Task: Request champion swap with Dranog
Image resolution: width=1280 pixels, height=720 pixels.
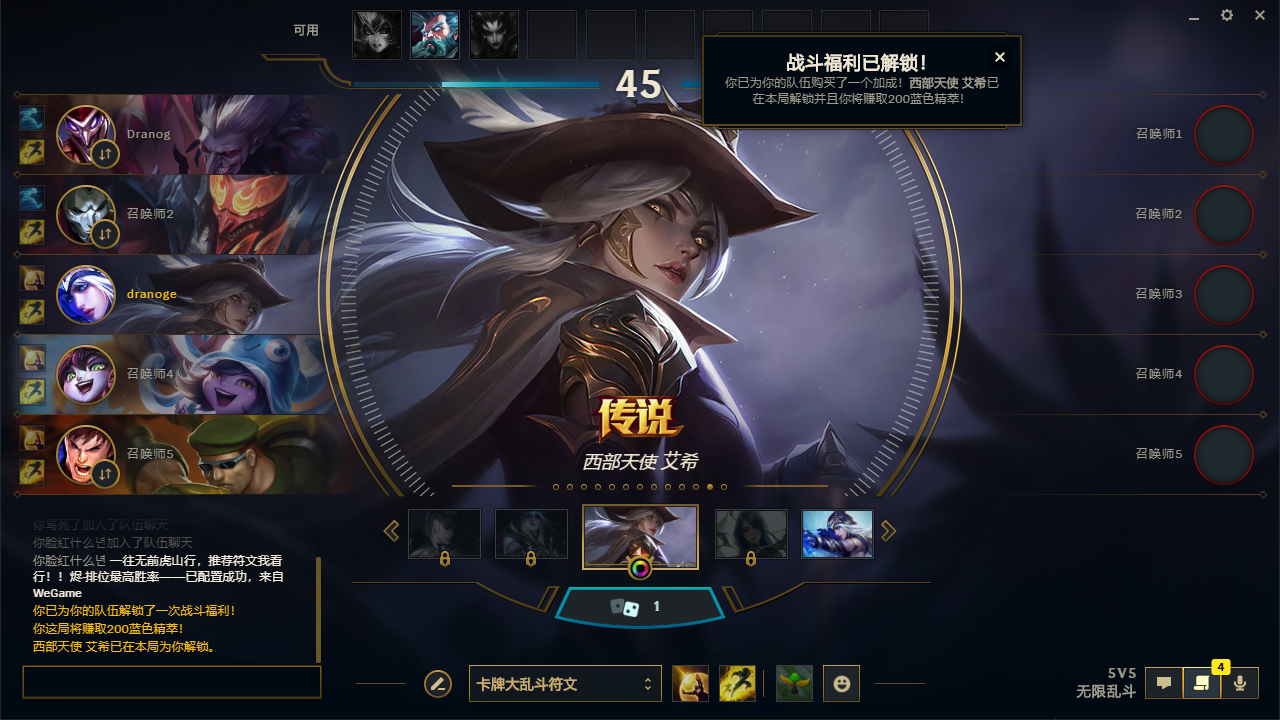Action: pos(105,154)
